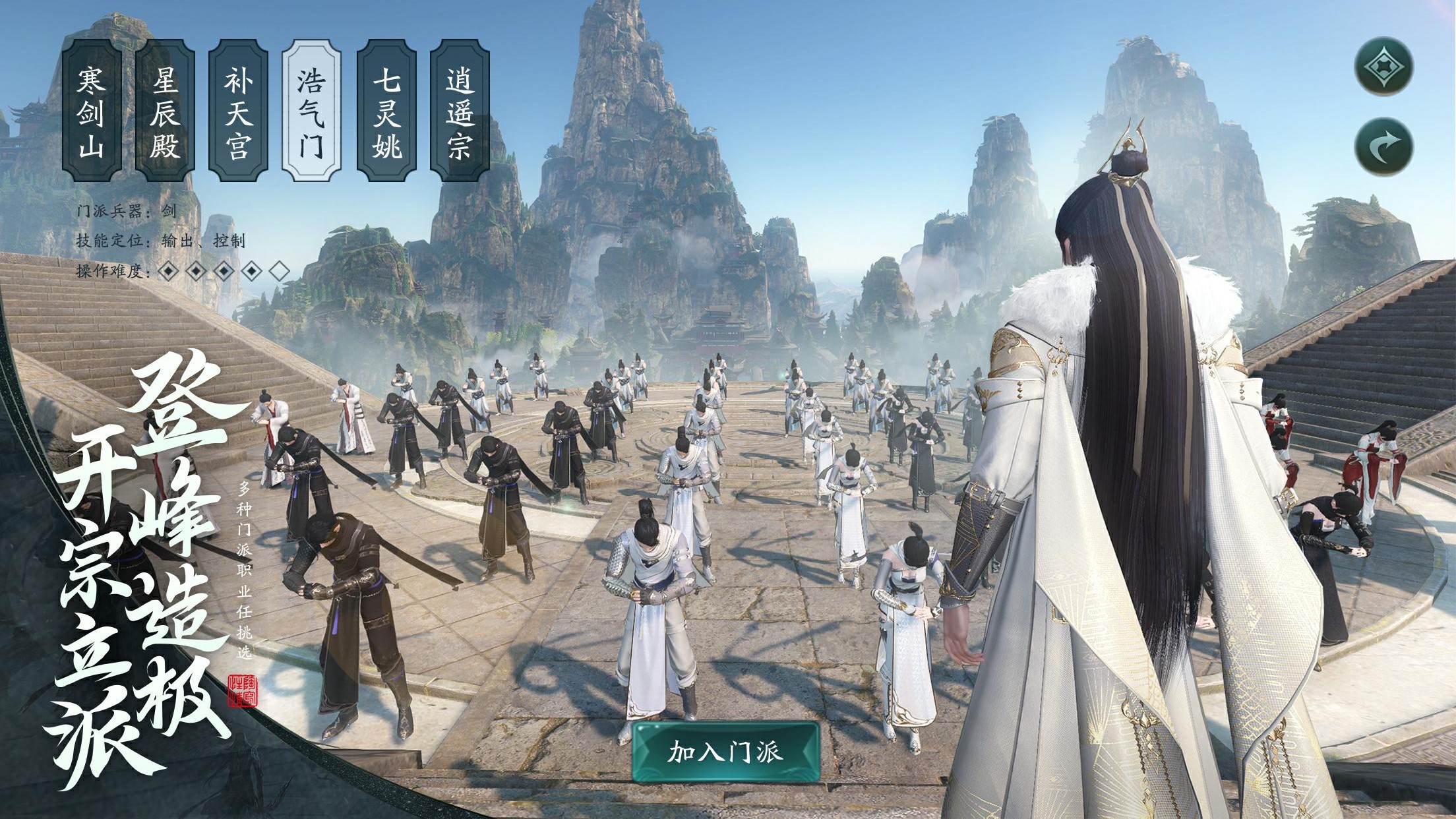Screen dimensions: 1456x819
Task: Pick the 七灵姚 sect tab
Action: (386, 110)
